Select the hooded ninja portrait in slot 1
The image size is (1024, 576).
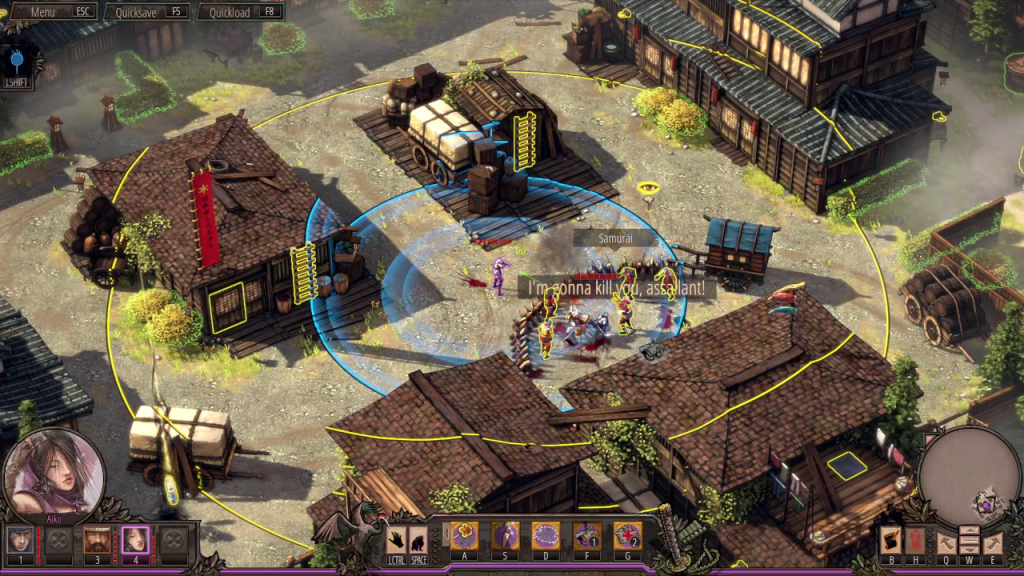(20, 540)
